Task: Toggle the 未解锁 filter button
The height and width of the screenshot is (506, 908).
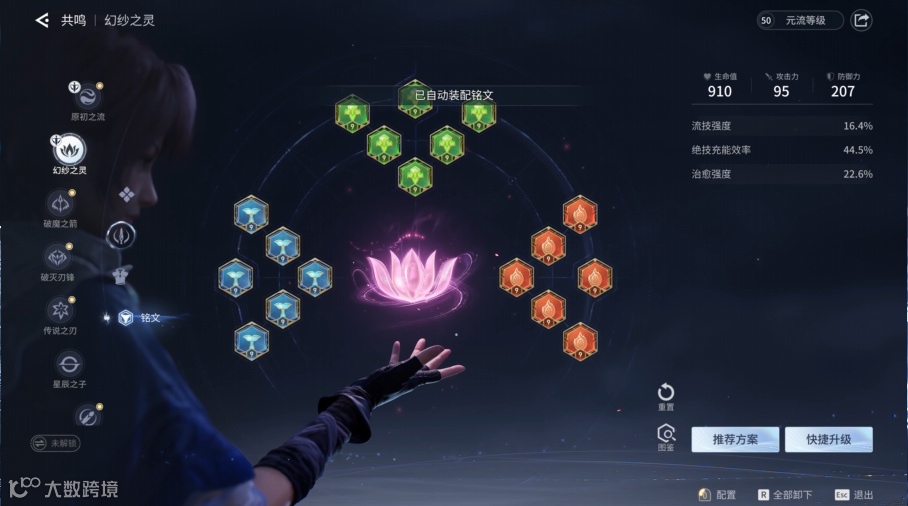Action: [56, 442]
